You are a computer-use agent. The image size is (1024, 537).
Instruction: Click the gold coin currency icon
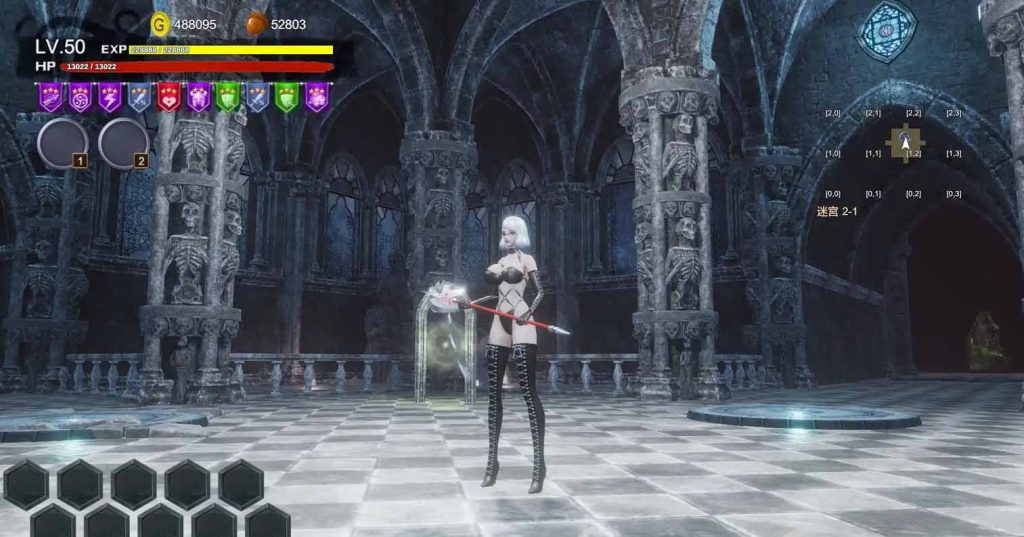tap(160, 23)
